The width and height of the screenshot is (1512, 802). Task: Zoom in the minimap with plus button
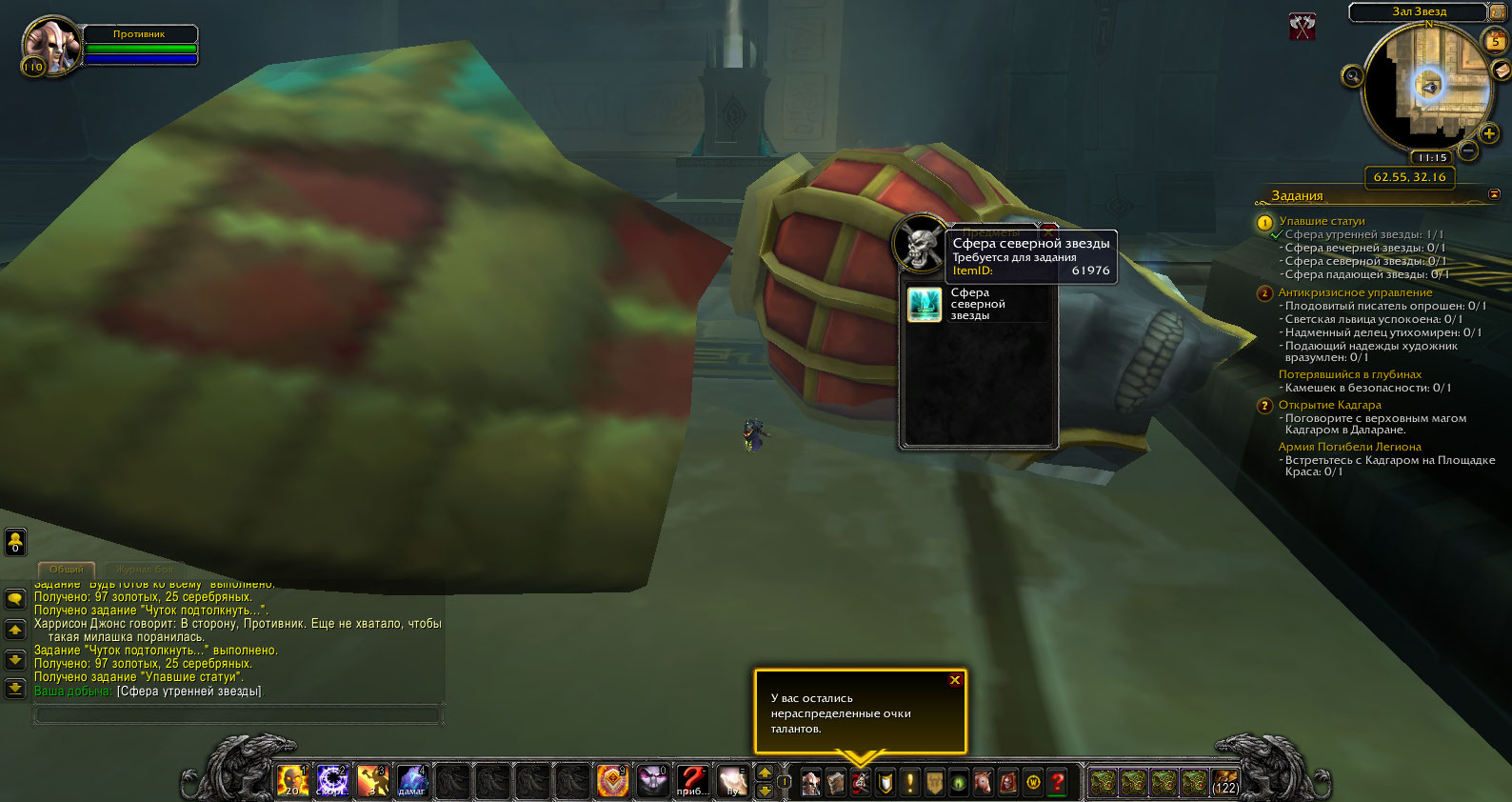1489,134
